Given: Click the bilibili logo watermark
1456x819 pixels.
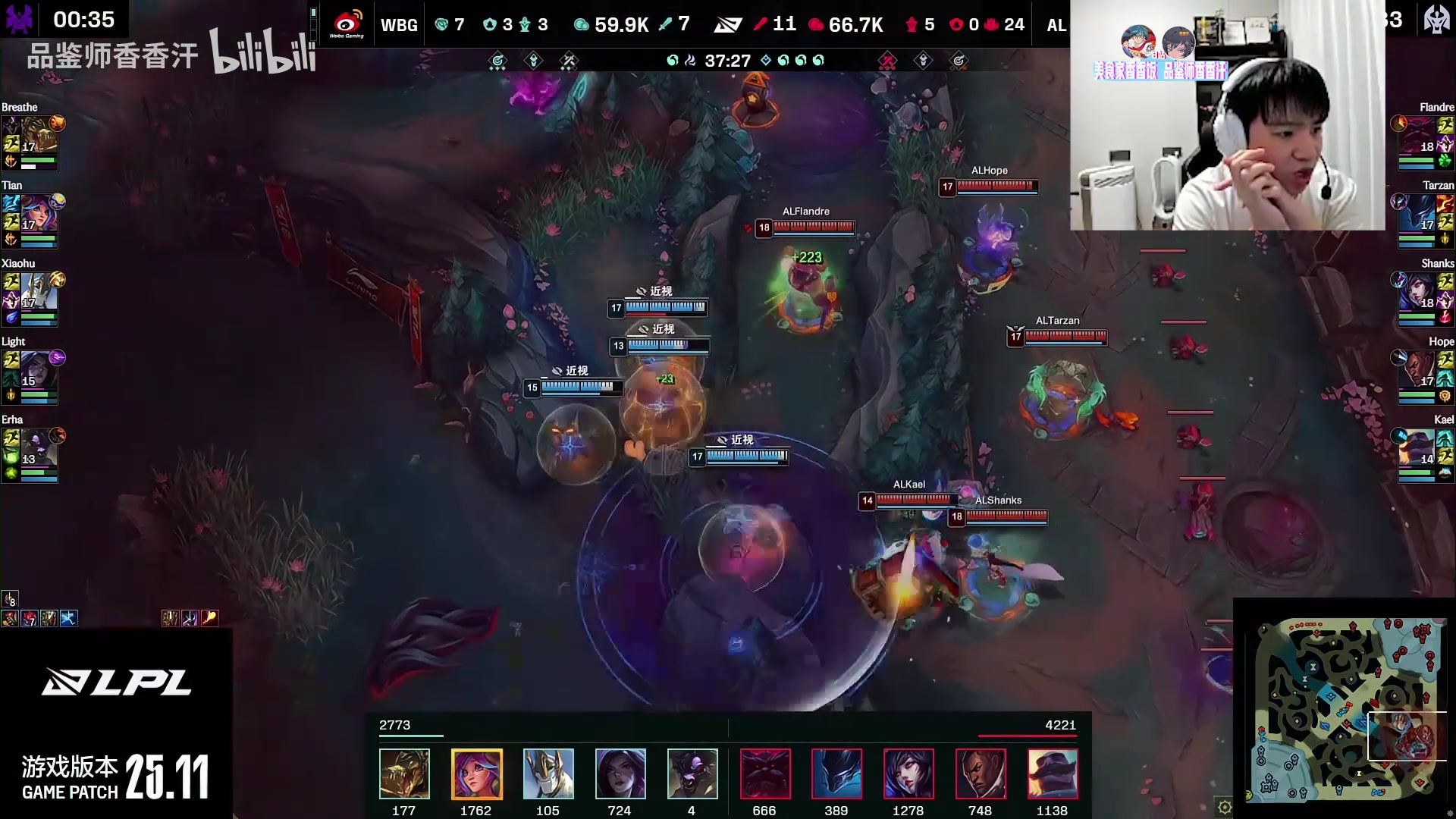Looking at the screenshot, I should pyautogui.click(x=262, y=52).
